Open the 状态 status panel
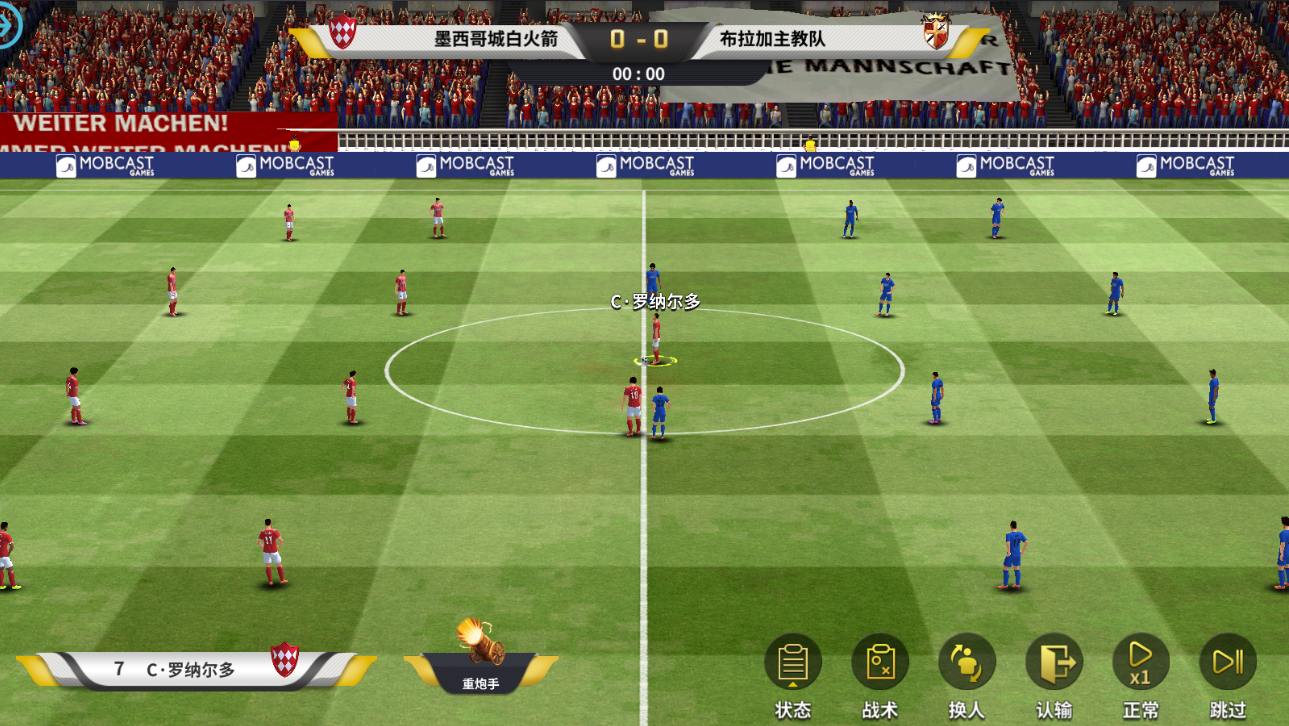 [x=793, y=663]
